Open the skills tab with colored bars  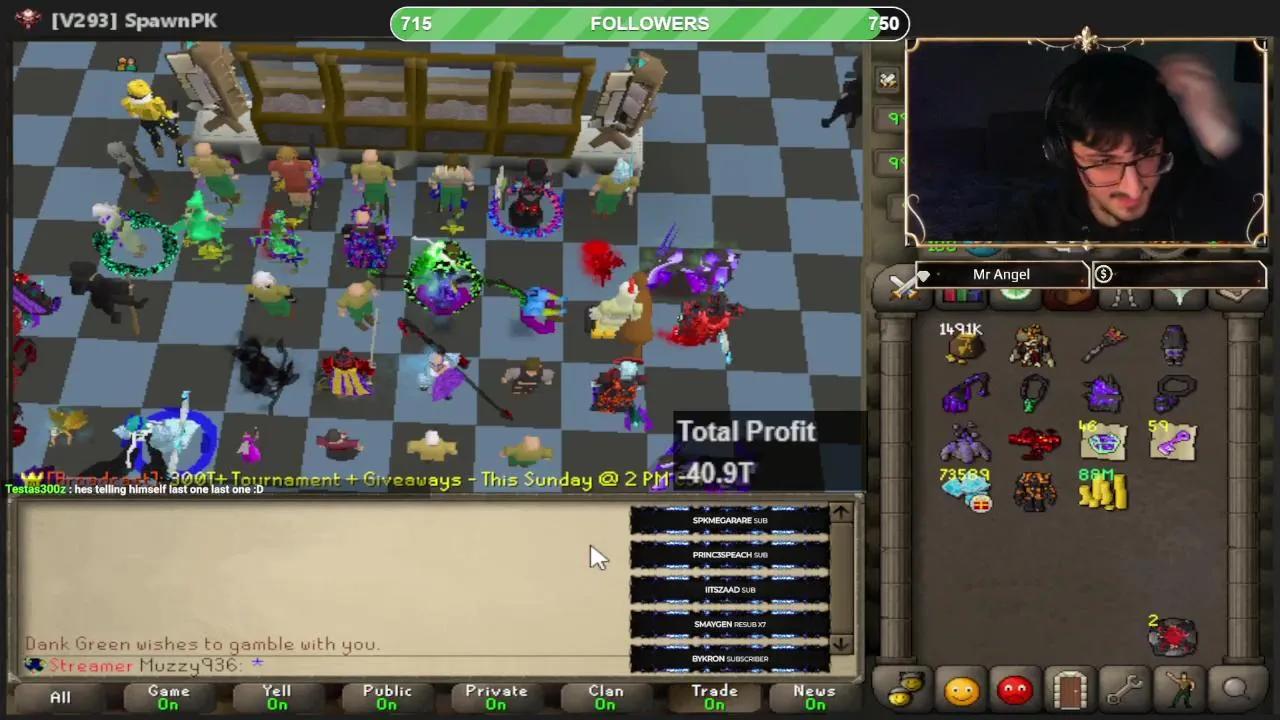[962, 295]
